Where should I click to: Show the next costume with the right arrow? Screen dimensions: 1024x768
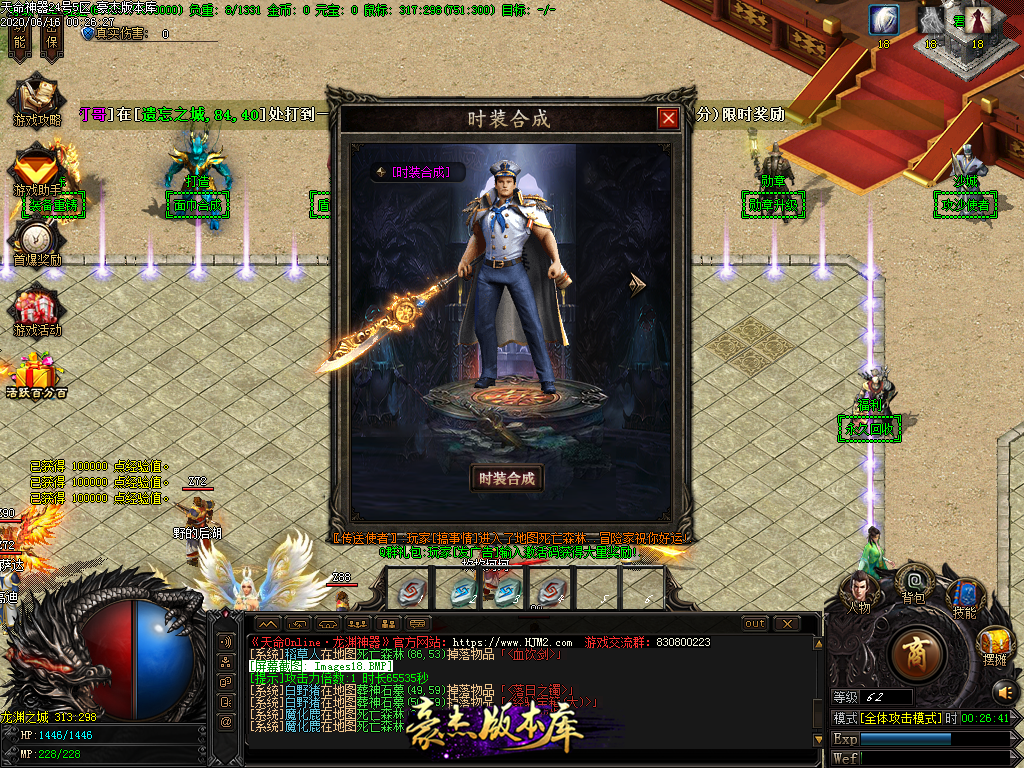637,286
